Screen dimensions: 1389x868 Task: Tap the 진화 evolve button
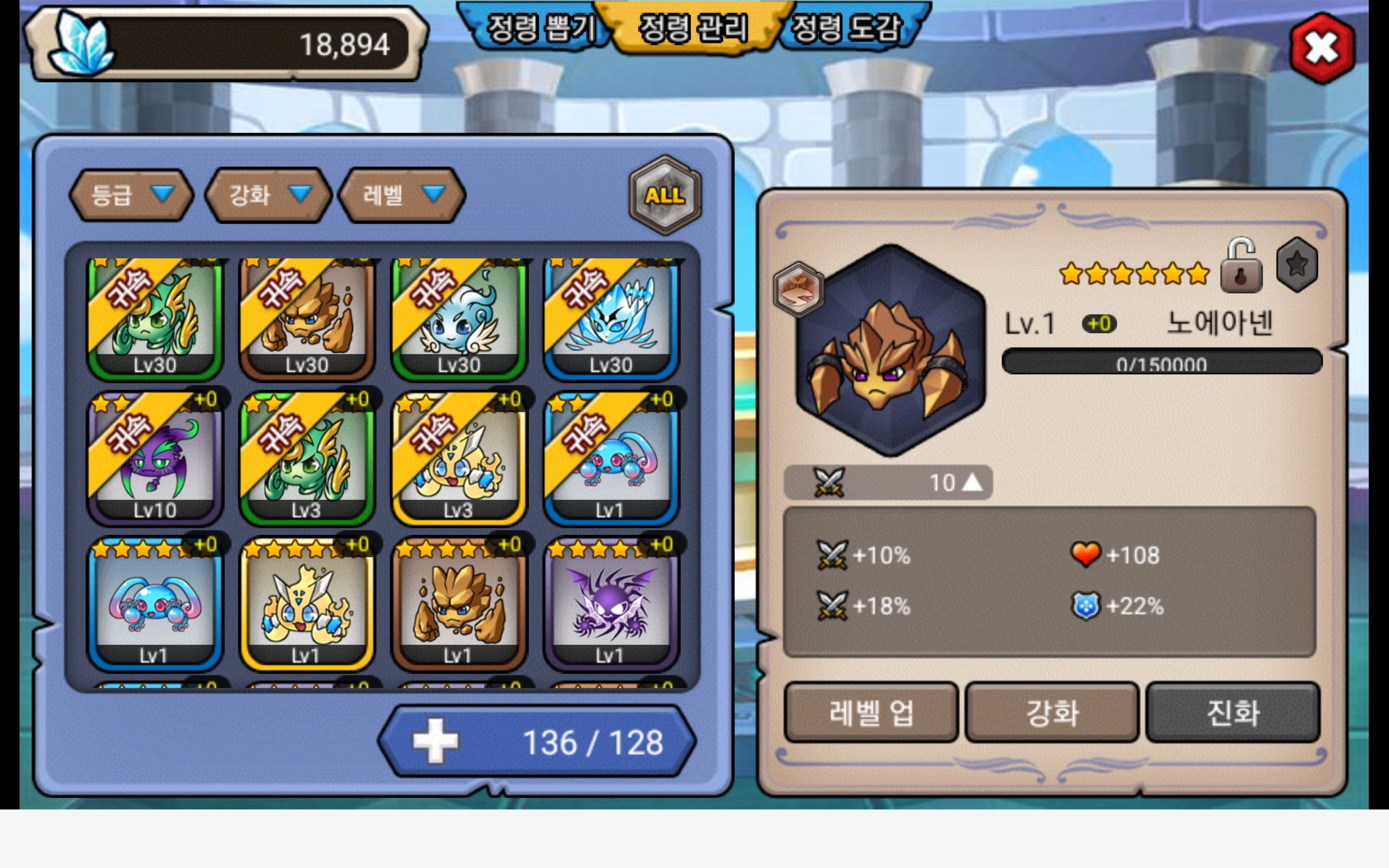1233,712
